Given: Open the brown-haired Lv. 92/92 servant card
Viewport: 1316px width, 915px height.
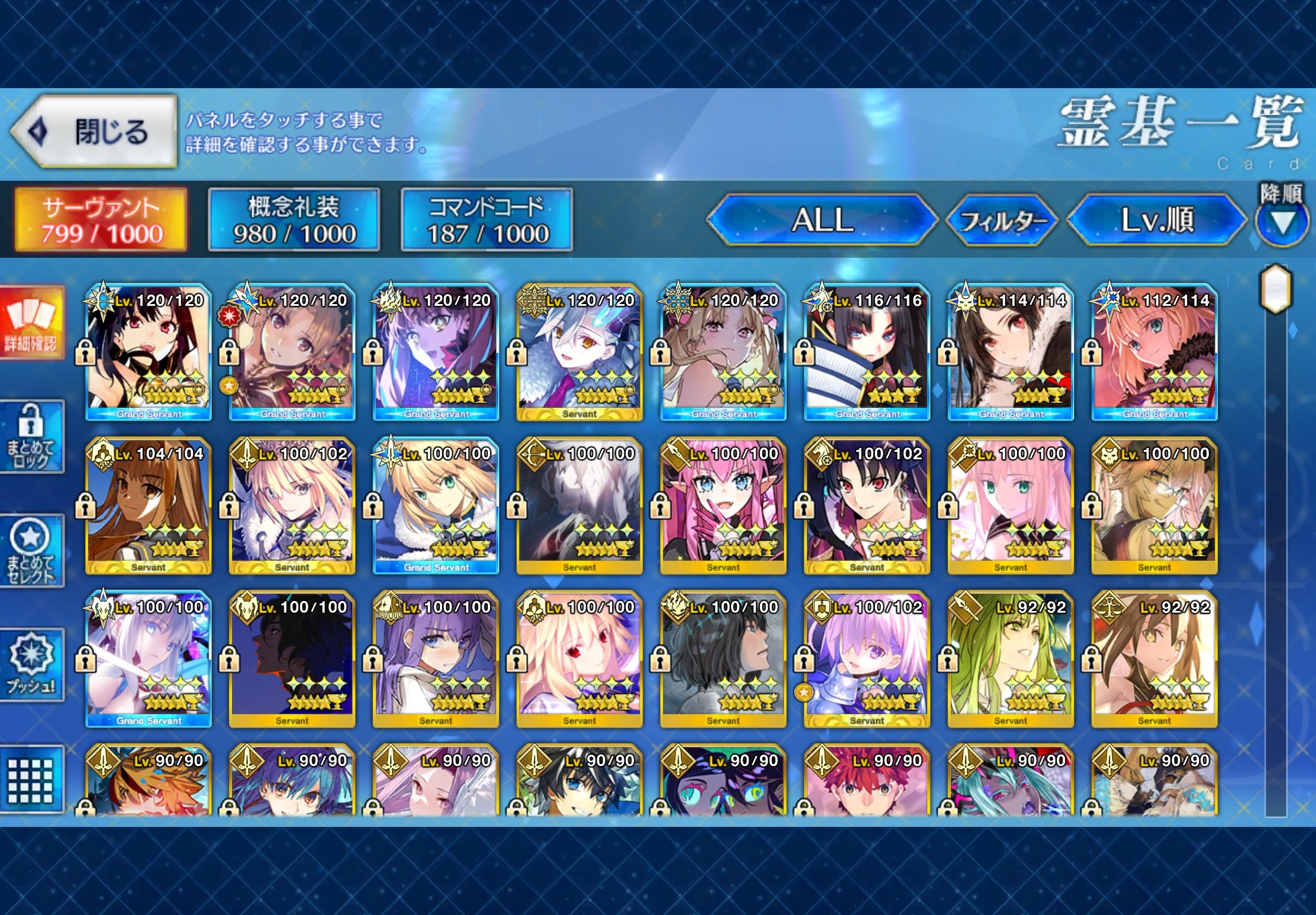Looking at the screenshot, I should tap(1154, 659).
